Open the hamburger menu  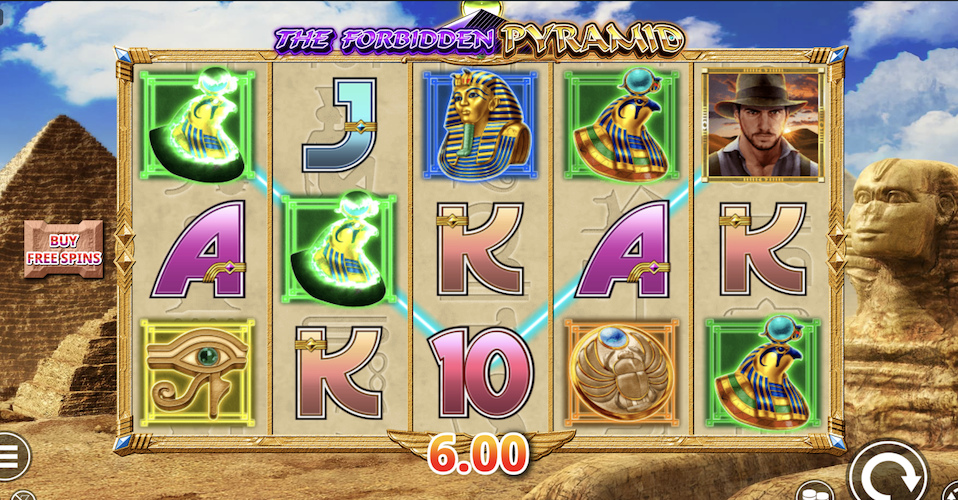click(10, 457)
